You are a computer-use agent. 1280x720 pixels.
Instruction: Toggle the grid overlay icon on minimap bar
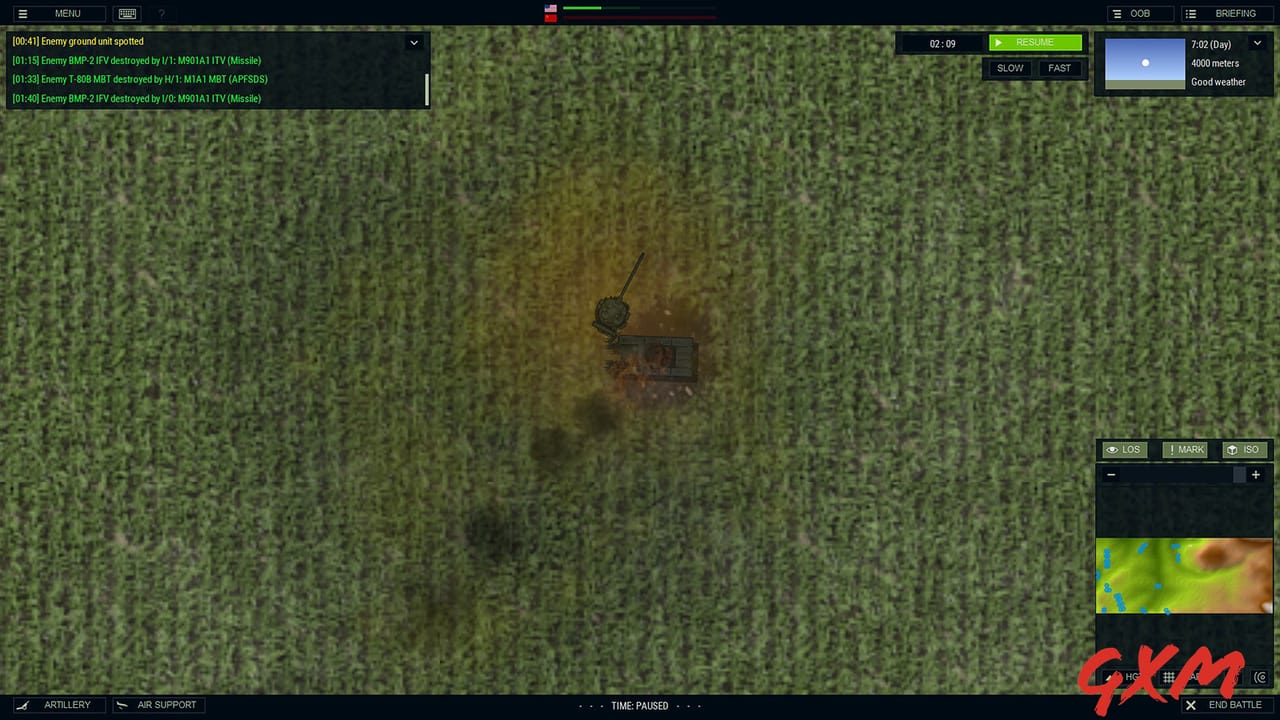(1168, 677)
